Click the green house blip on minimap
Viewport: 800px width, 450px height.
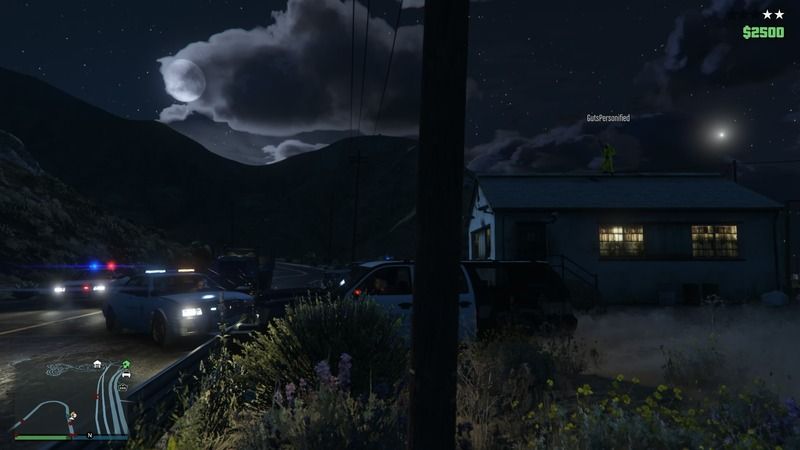coord(127,364)
